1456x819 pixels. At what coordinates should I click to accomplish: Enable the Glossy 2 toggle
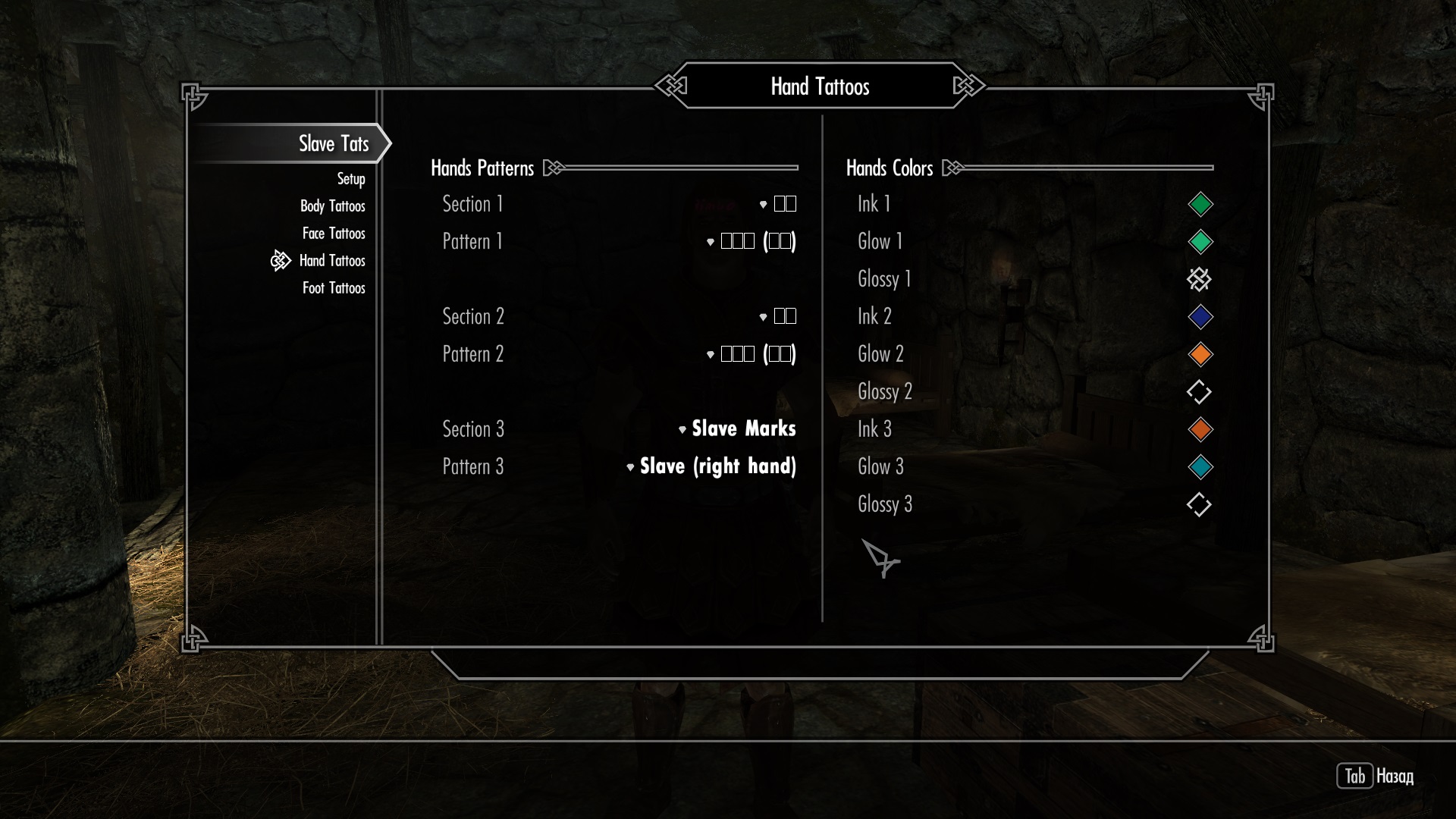(1199, 392)
